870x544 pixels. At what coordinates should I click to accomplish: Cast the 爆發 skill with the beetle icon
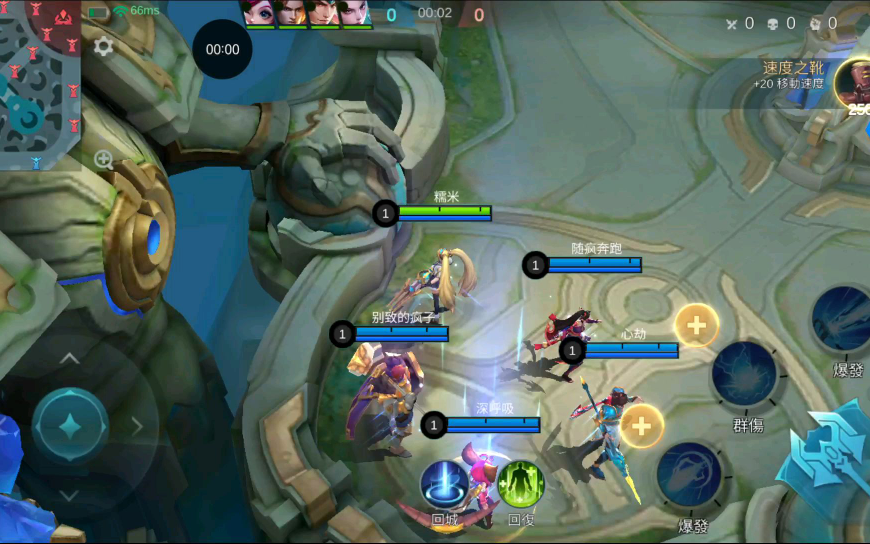click(x=690, y=475)
